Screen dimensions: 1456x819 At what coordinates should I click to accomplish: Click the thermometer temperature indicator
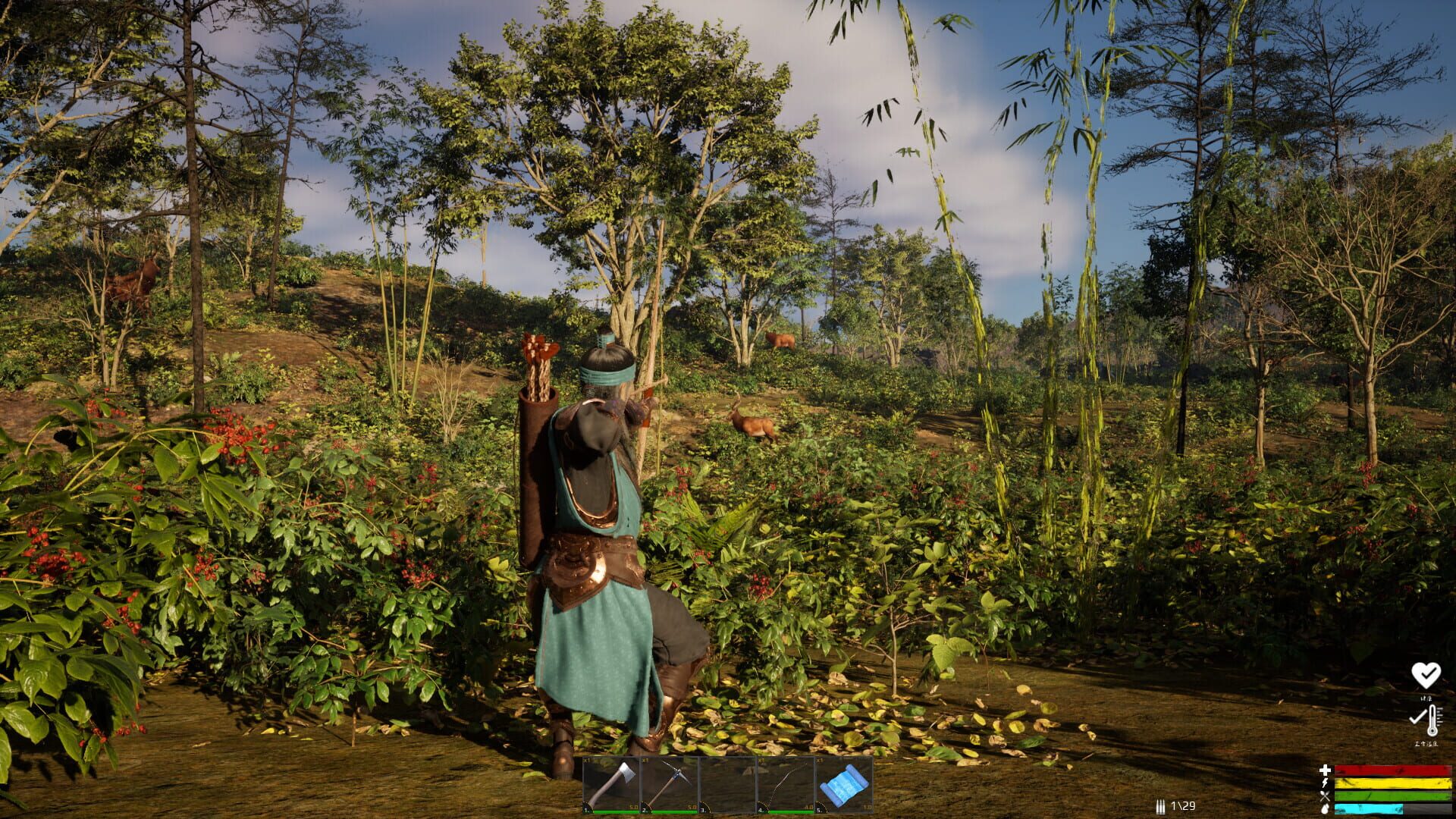1432,720
